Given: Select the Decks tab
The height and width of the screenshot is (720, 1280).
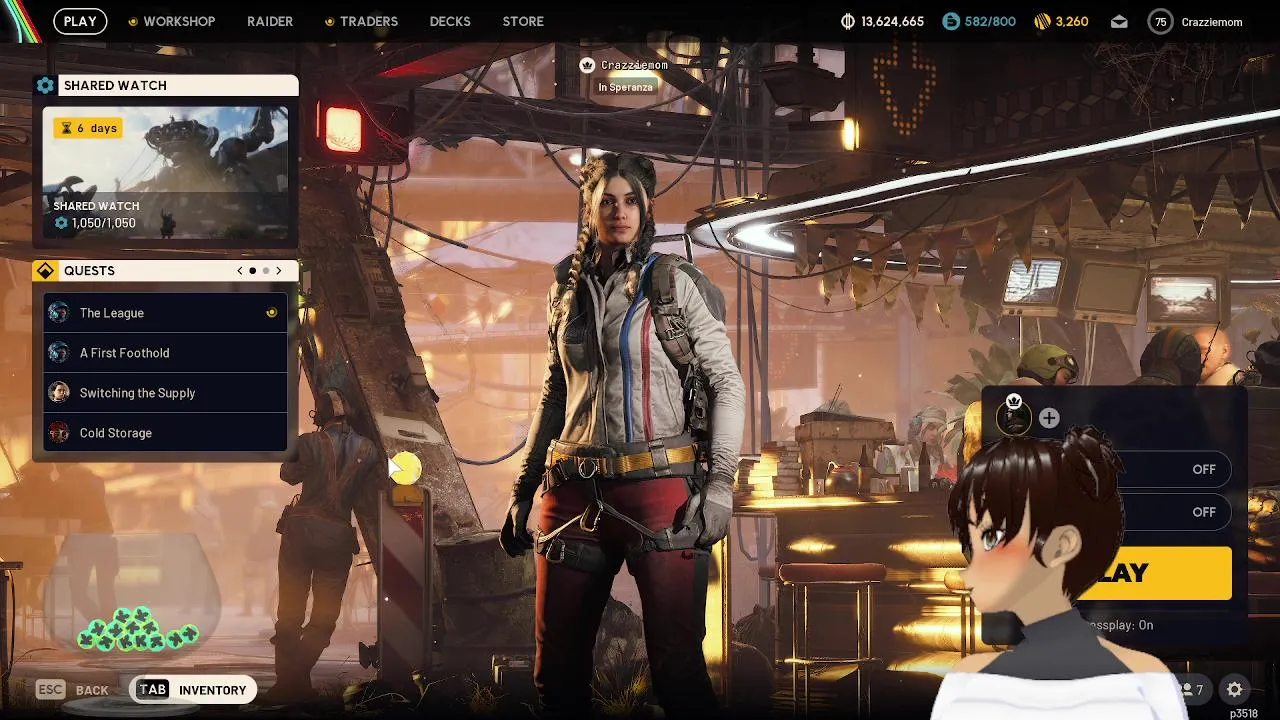Looking at the screenshot, I should (x=450, y=21).
